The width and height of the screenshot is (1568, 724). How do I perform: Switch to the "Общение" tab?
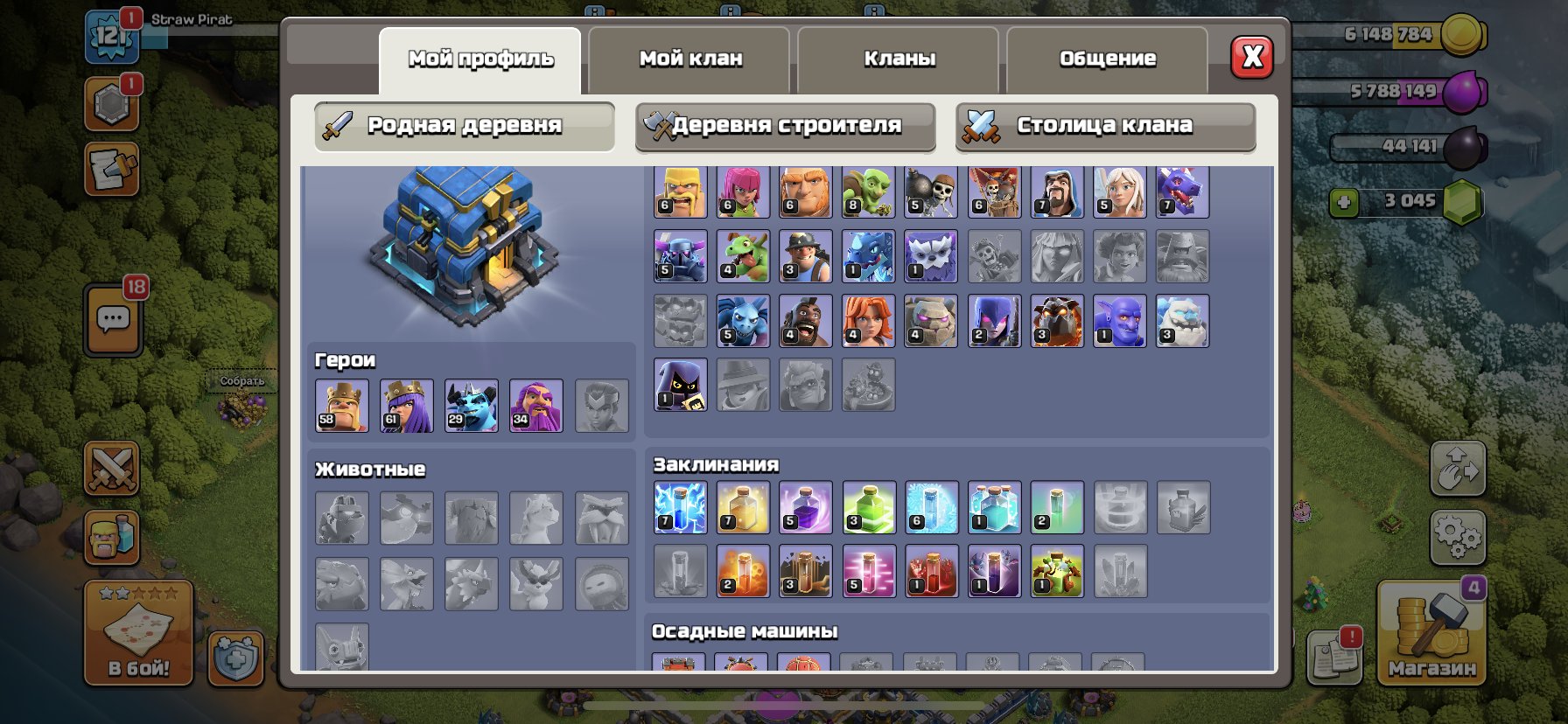tap(1107, 59)
